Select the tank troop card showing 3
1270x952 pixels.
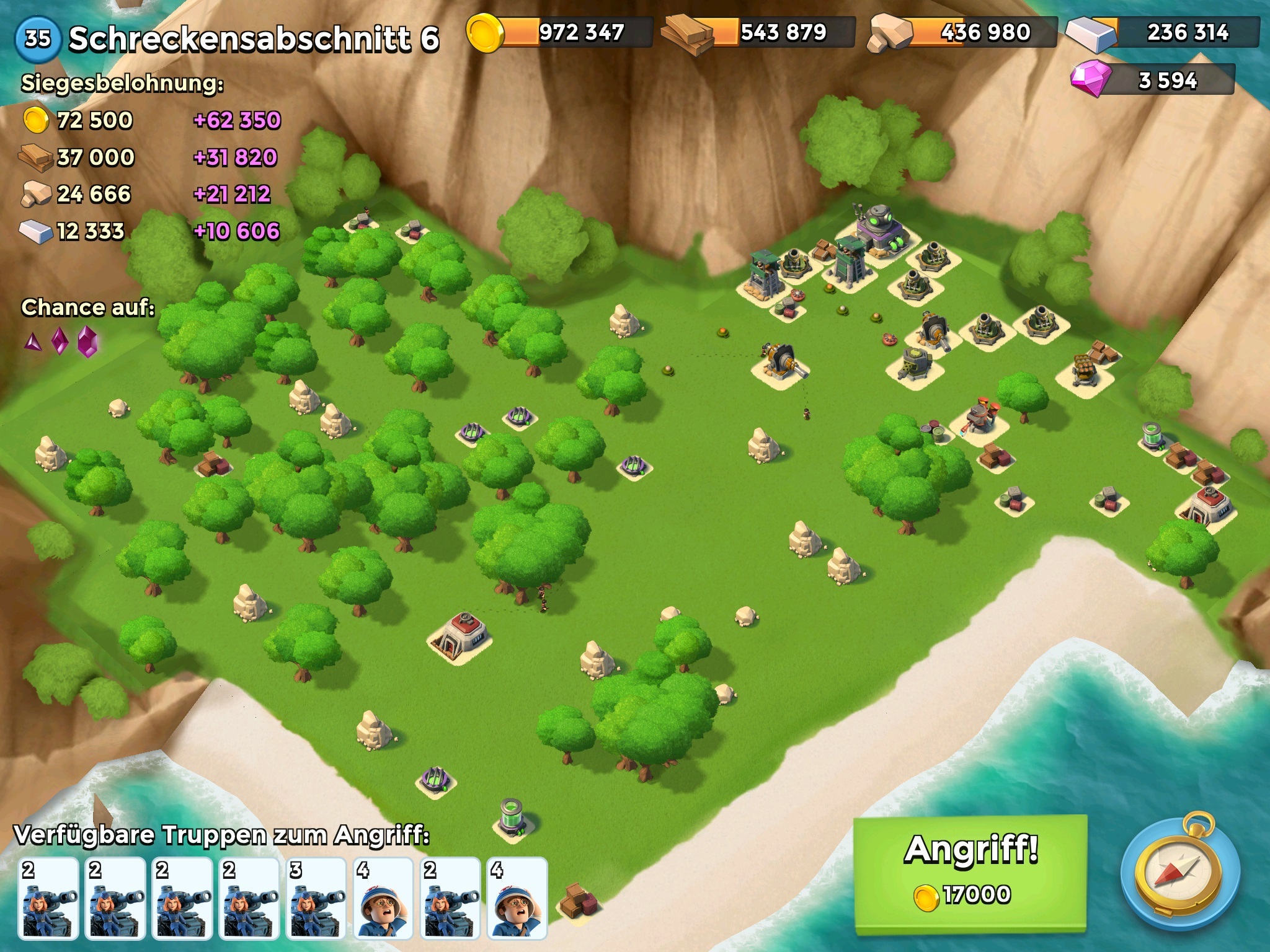(x=316, y=898)
